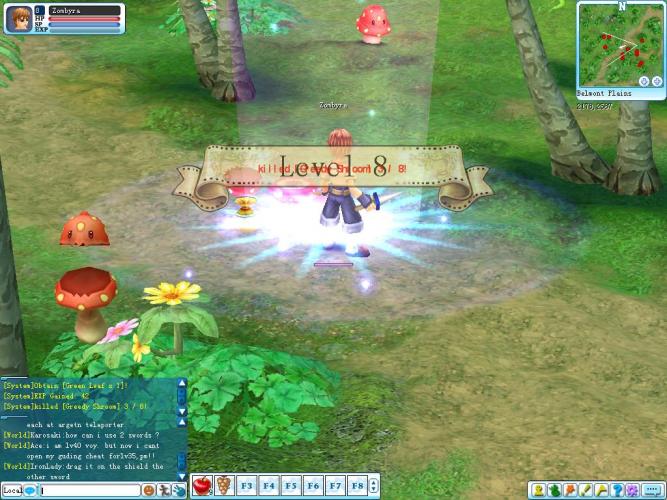Click the chat text input field
Screen dimensions: 667x500
pyautogui.click(x=89, y=491)
